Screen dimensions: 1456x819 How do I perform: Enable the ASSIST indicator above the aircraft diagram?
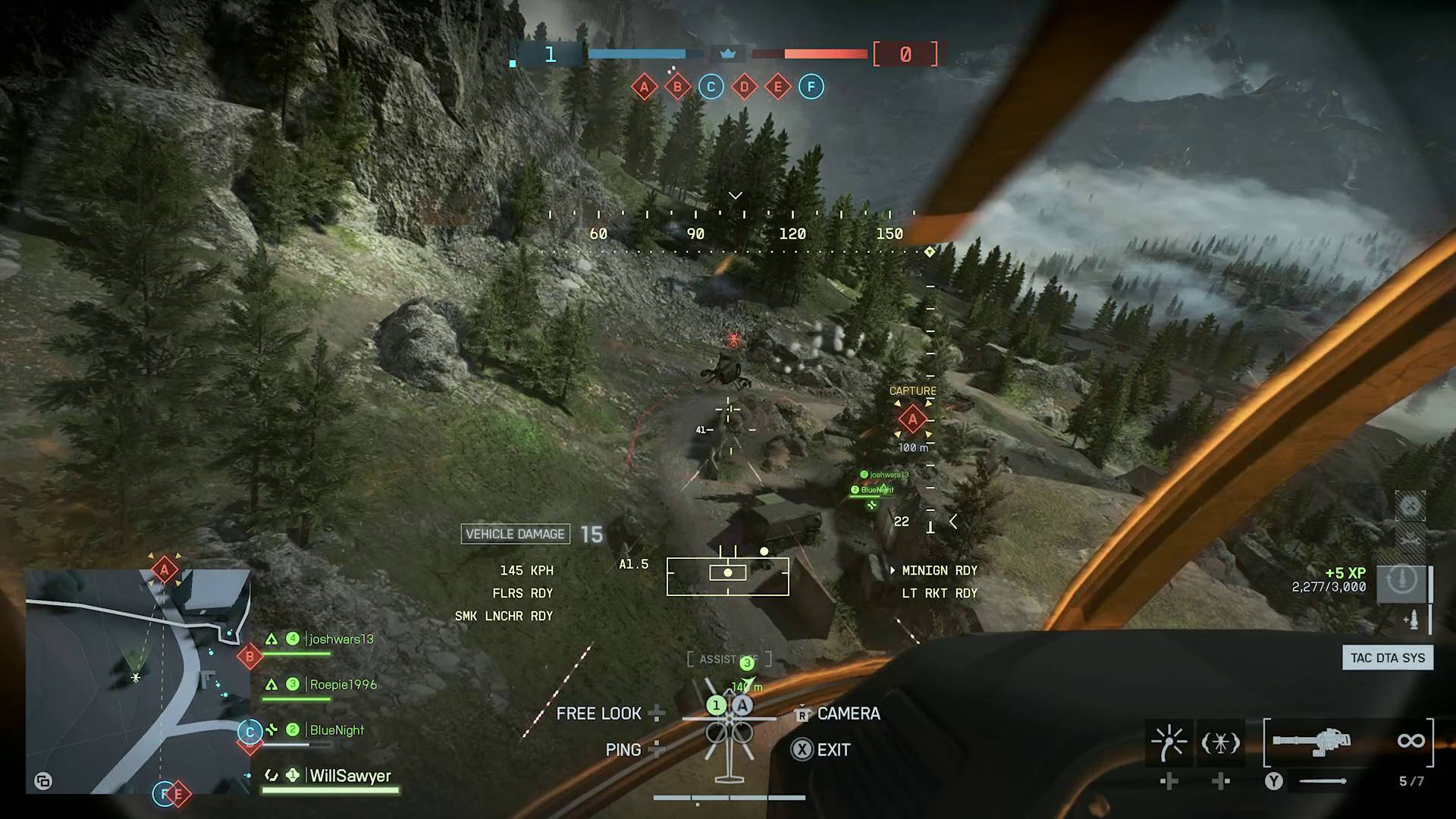pyautogui.click(x=728, y=658)
